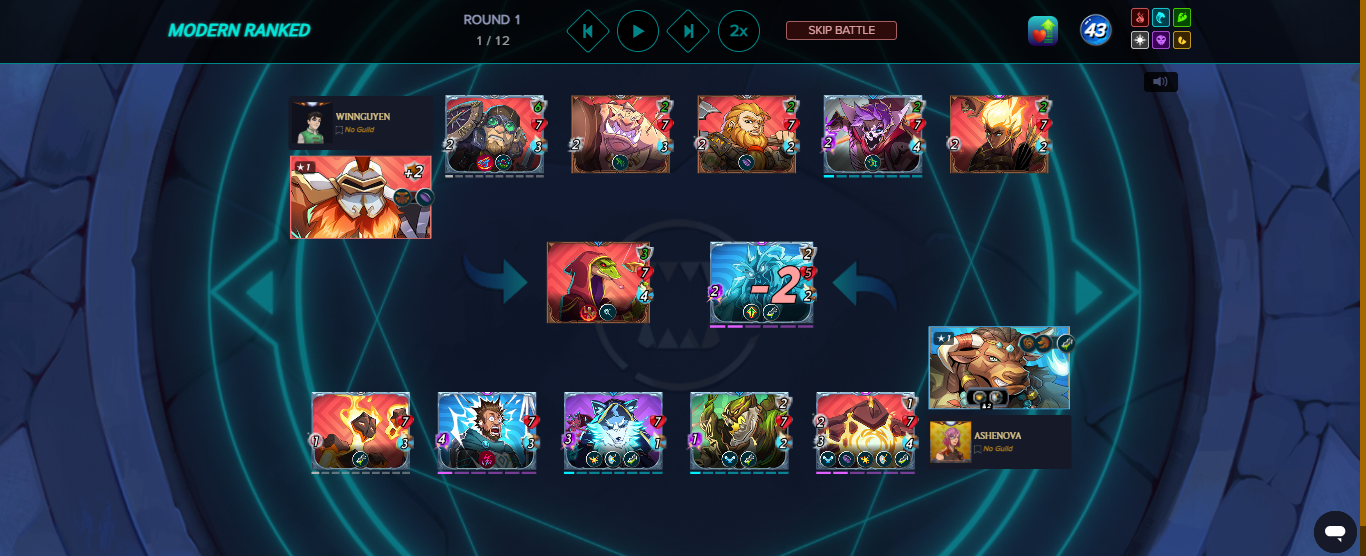
Task: Advance to the next round
Action: [x=688, y=31]
